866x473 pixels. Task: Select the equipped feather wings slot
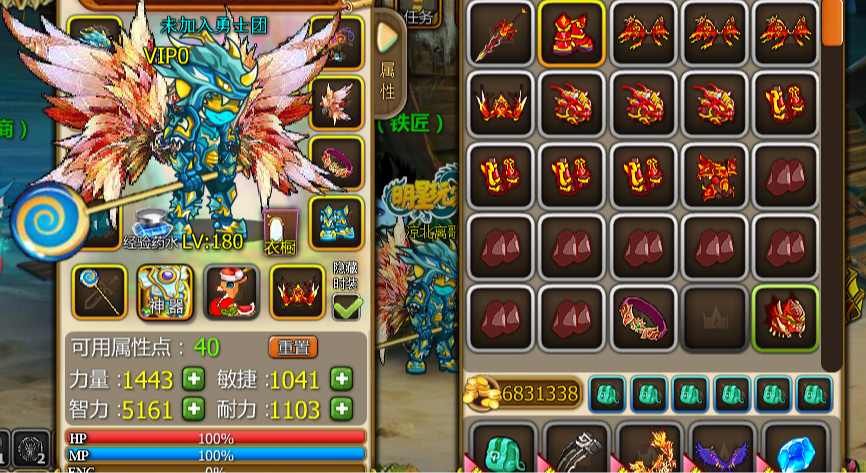click(x=336, y=102)
